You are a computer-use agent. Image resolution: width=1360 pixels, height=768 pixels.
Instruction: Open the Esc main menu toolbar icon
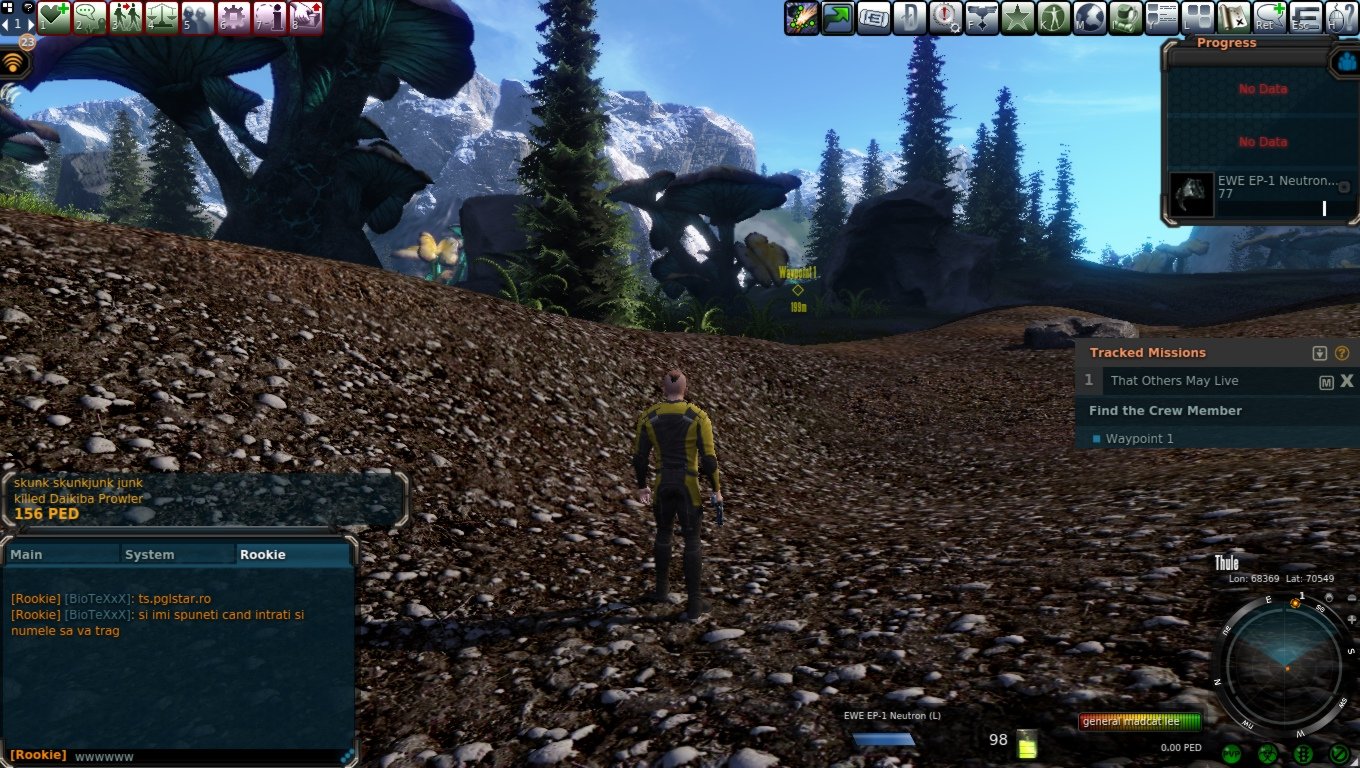[x=1305, y=17]
